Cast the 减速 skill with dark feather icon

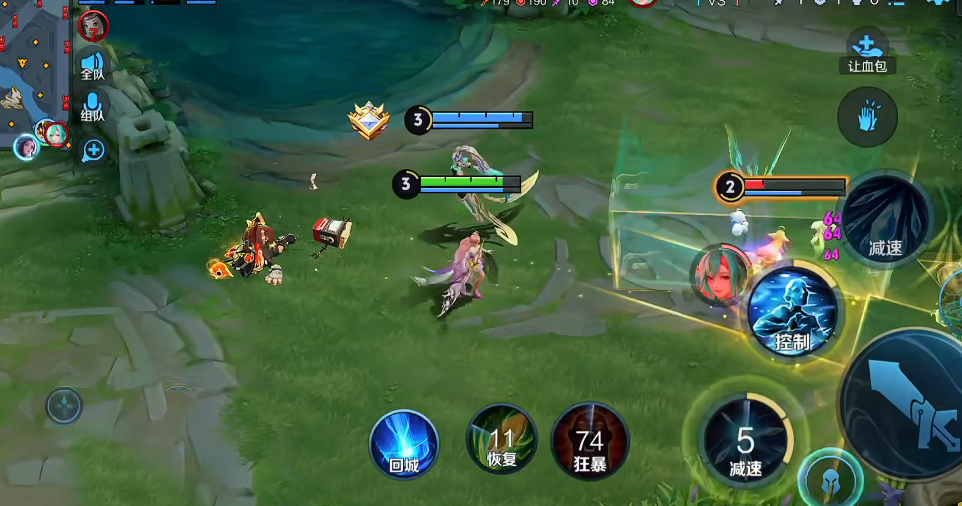point(885,220)
